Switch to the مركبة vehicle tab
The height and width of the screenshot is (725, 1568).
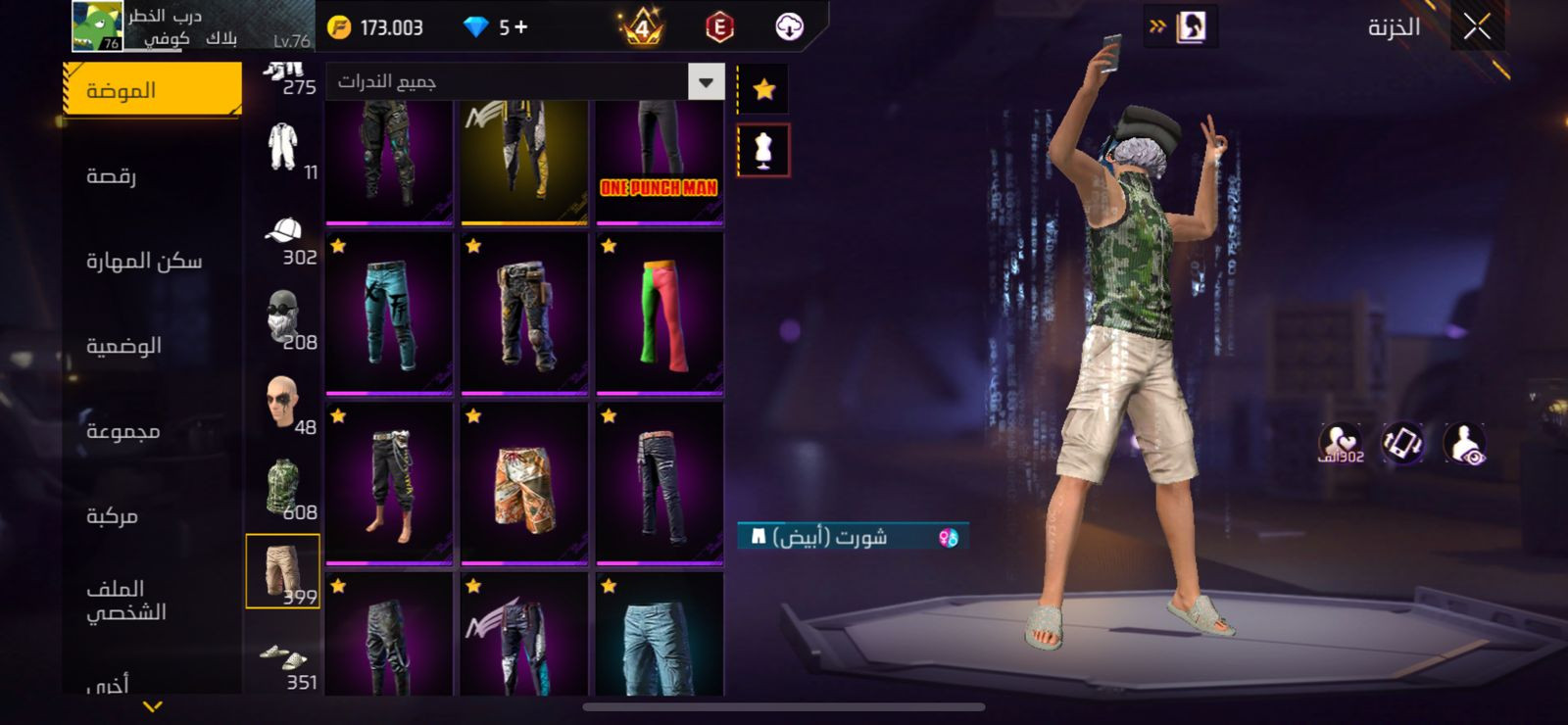pyautogui.click(x=112, y=515)
